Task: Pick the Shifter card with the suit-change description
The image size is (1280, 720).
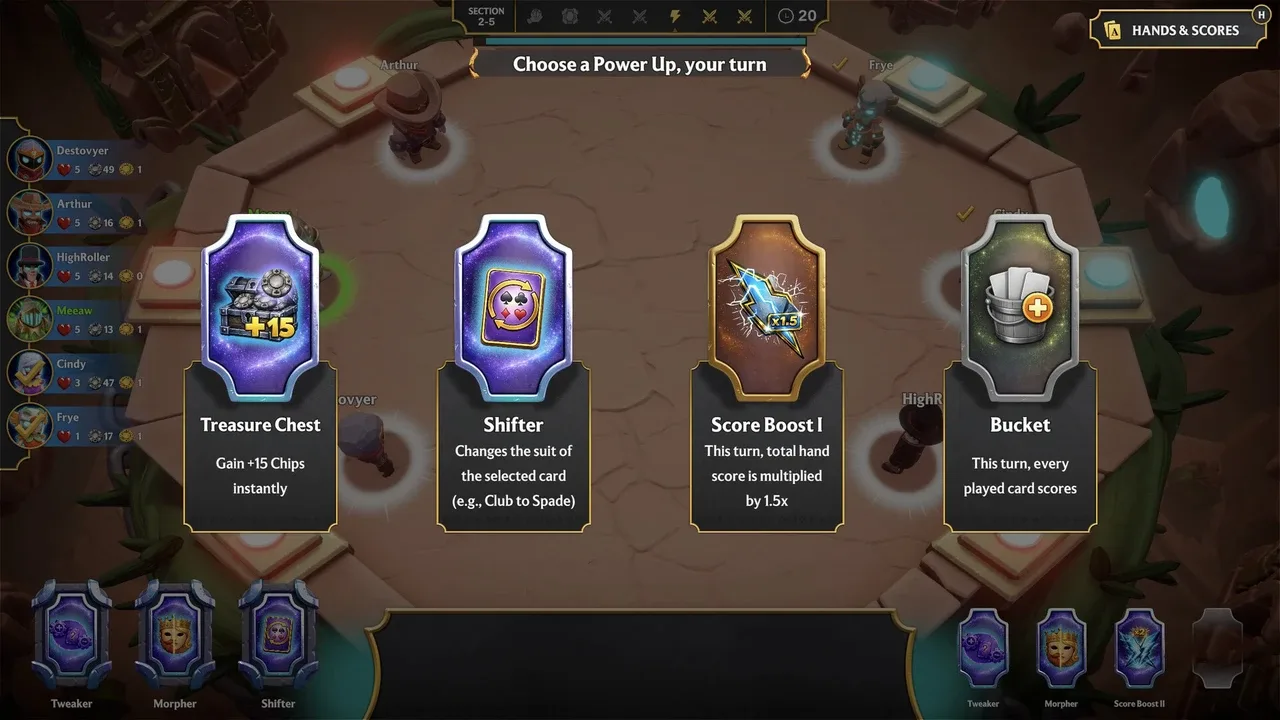Action: click(x=514, y=372)
